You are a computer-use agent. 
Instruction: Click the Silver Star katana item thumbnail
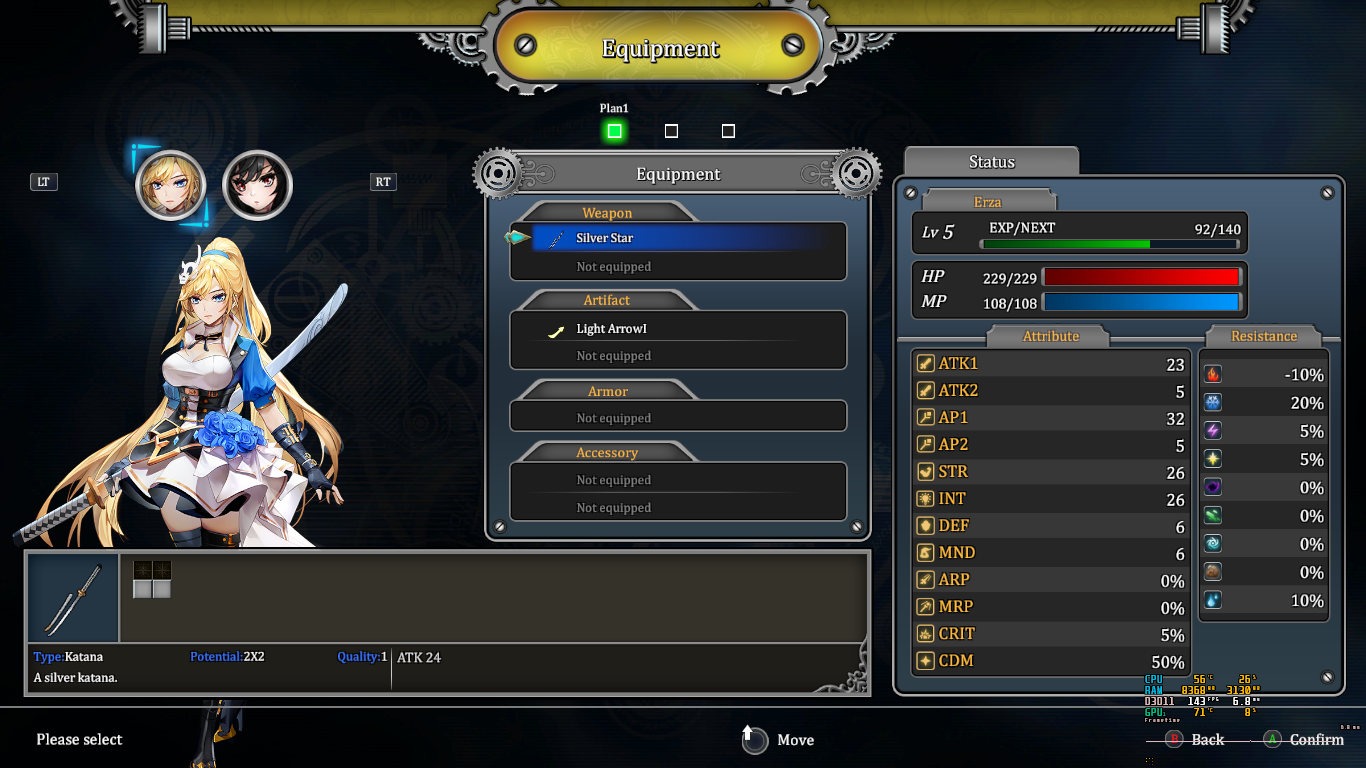tap(73, 597)
